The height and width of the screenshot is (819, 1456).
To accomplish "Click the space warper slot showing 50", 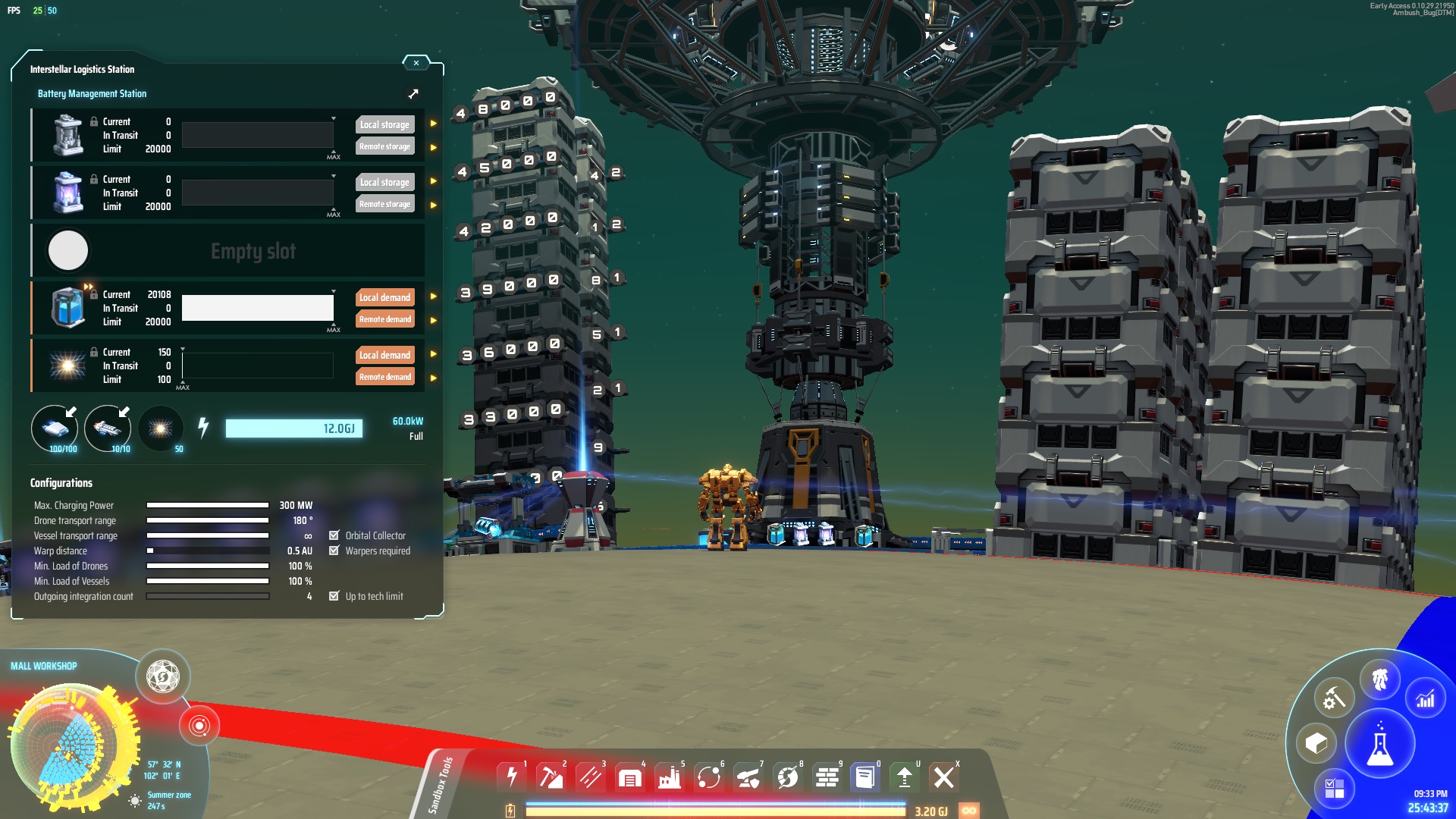I will point(160,429).
